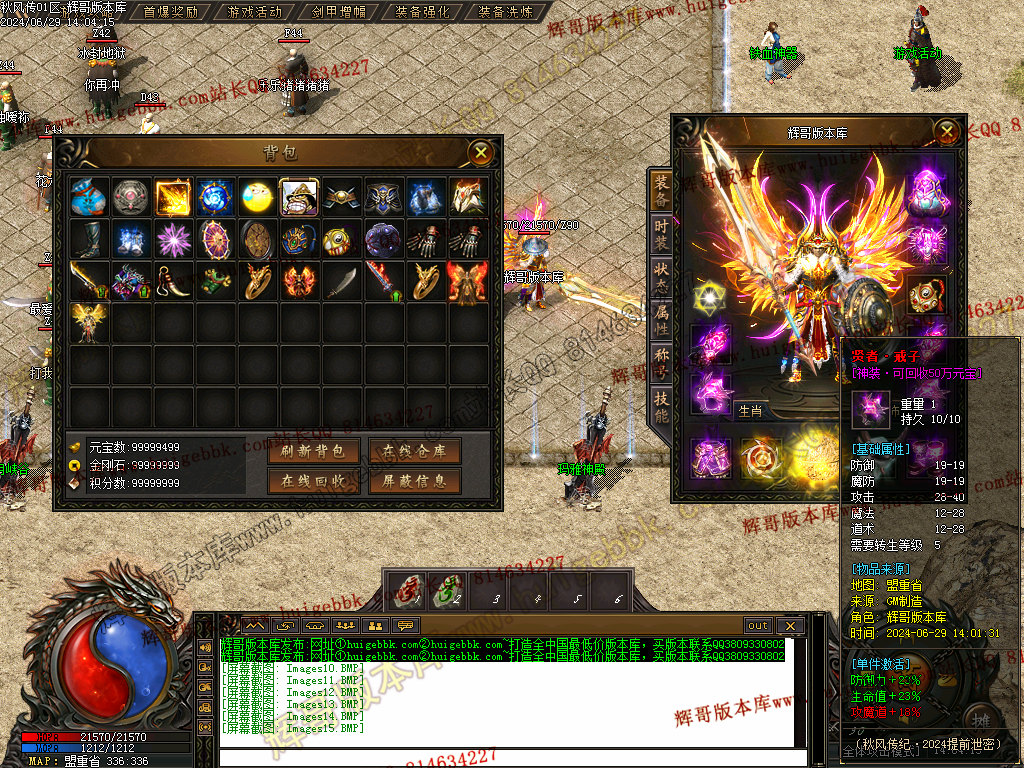Open the 游戏活动 top menu
The image size is (1024, 768).
(254, 12)
